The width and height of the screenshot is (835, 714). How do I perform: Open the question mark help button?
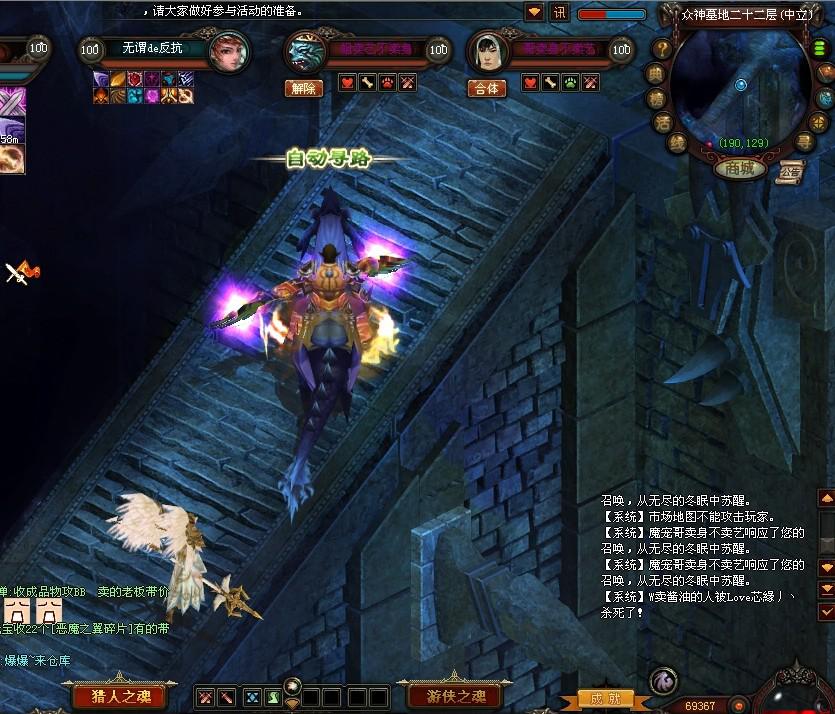tap(662, 48)
